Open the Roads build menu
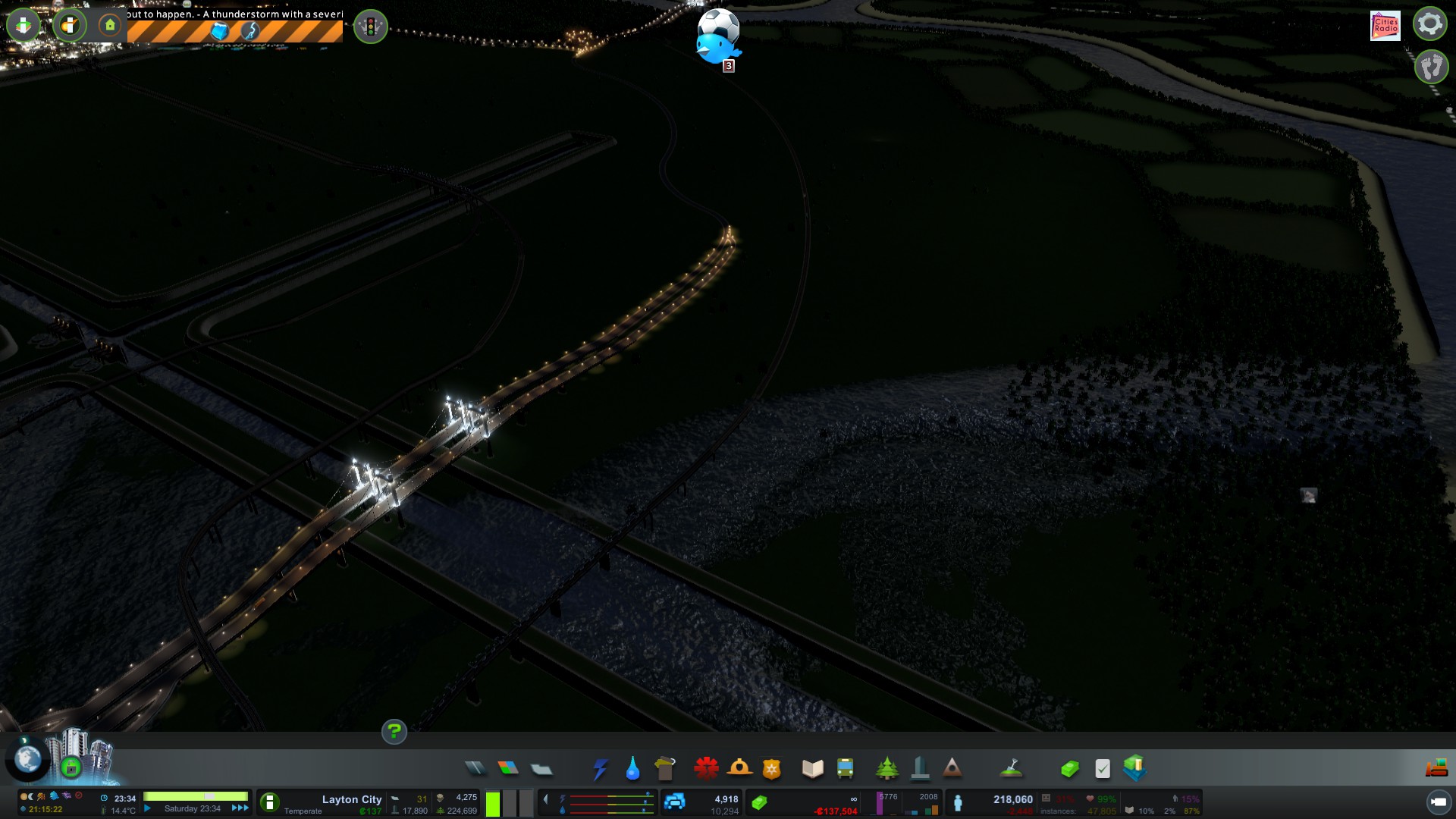Image resolution: width=1456 pixels, height=819 pixels. (475, 768)
